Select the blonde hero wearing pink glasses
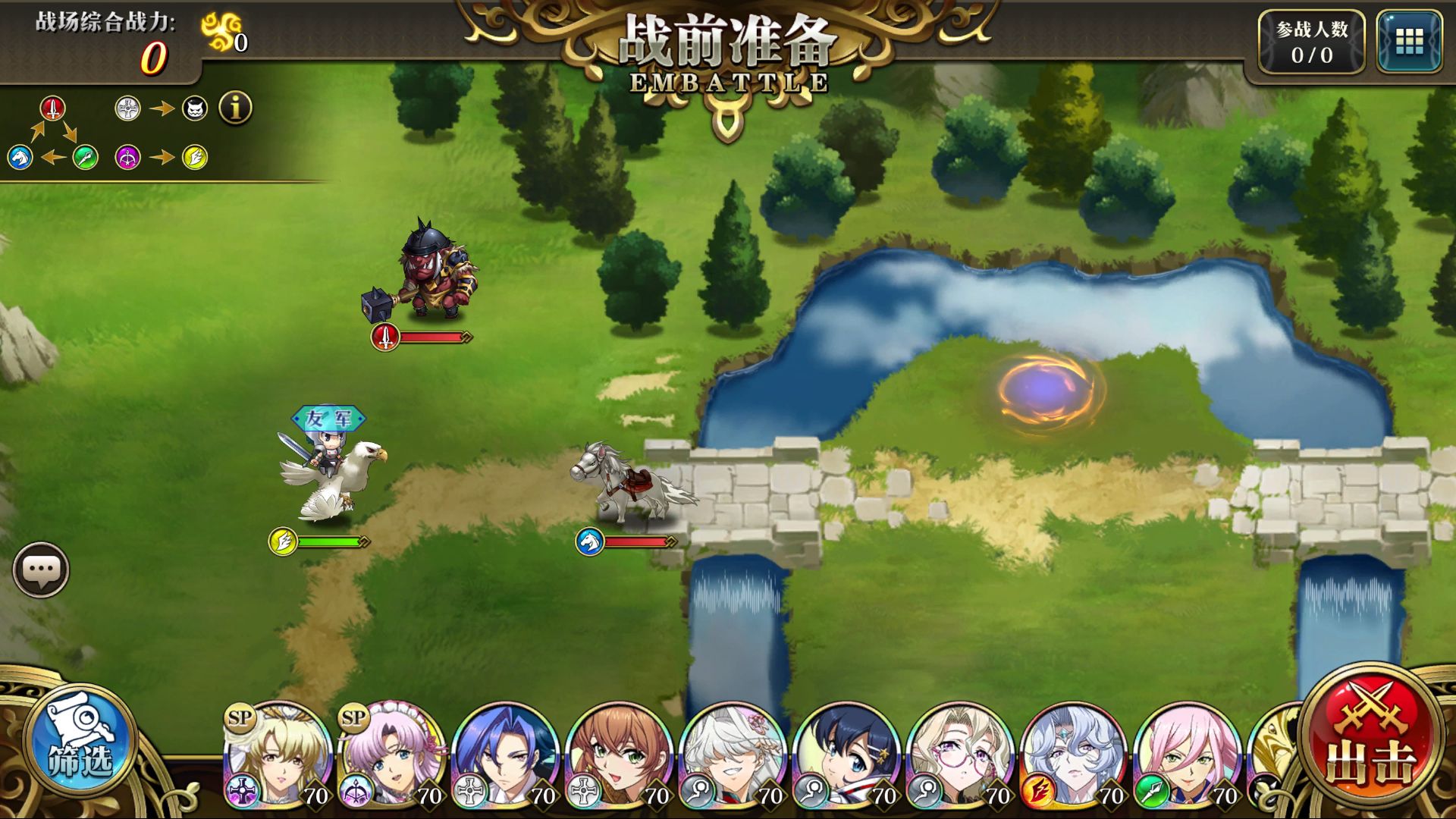The height and width of the screenshot is (819, 1456). point(962,754)
